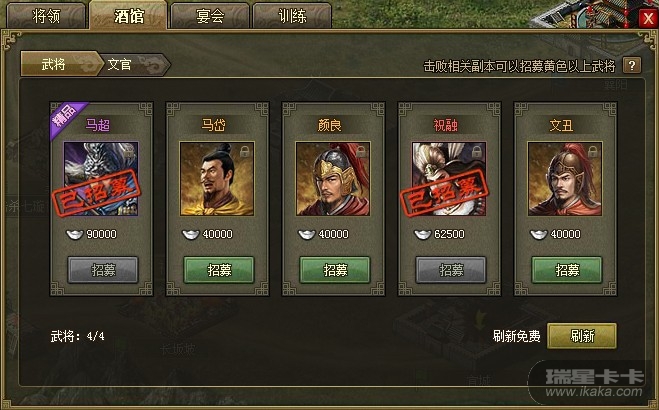Open the 宴会 tab

coord(209,16)
